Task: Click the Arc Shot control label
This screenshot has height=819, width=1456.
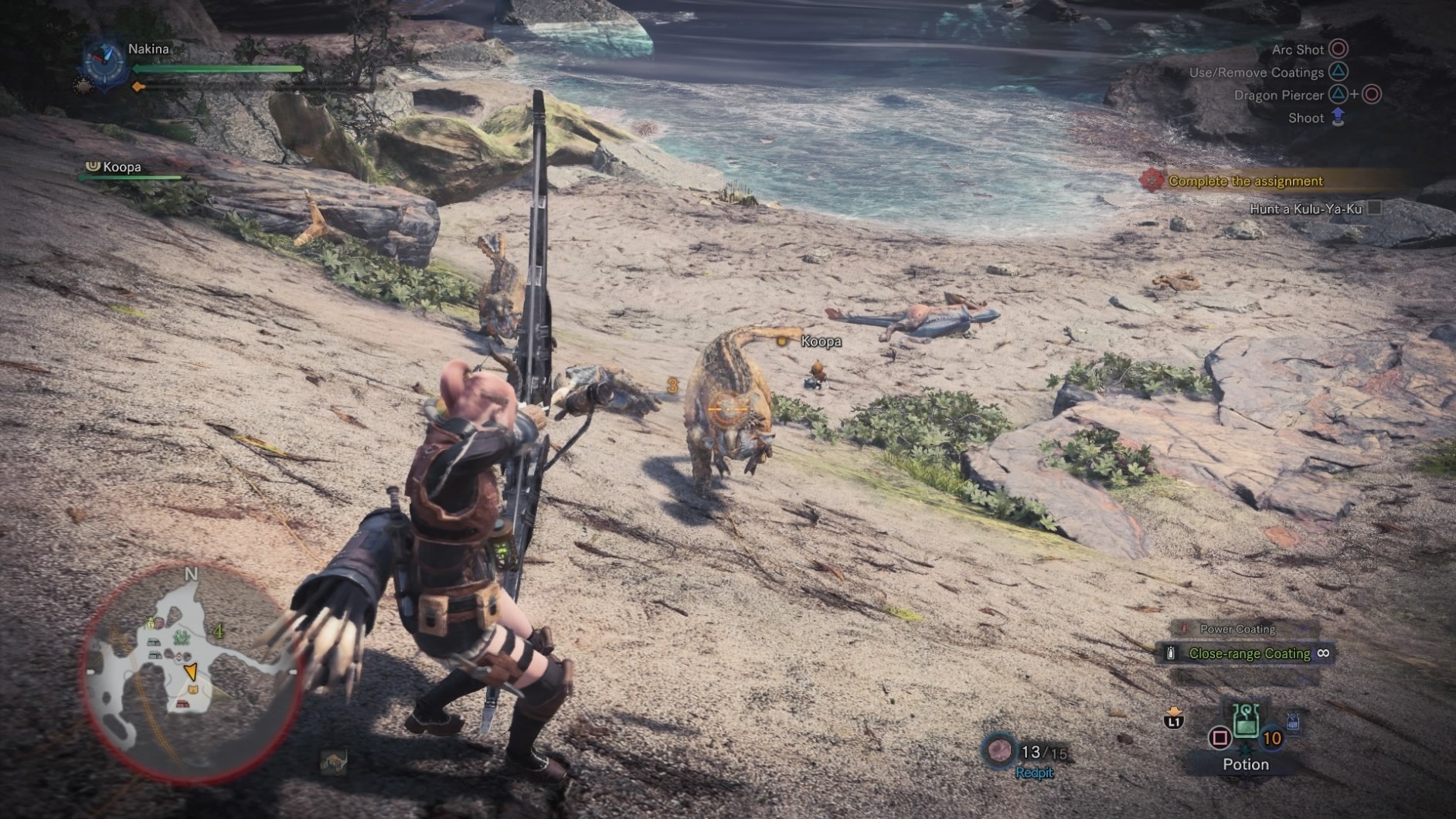Action: click(x=1298, y=49)
